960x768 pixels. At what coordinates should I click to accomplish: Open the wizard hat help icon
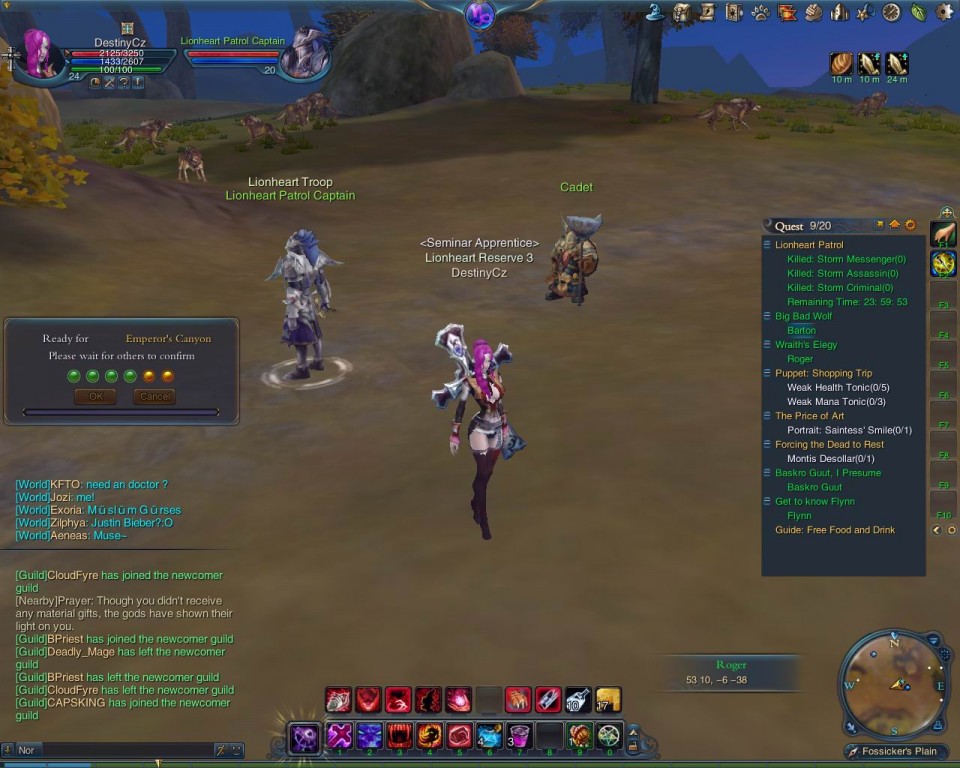(x=656, y=13)
